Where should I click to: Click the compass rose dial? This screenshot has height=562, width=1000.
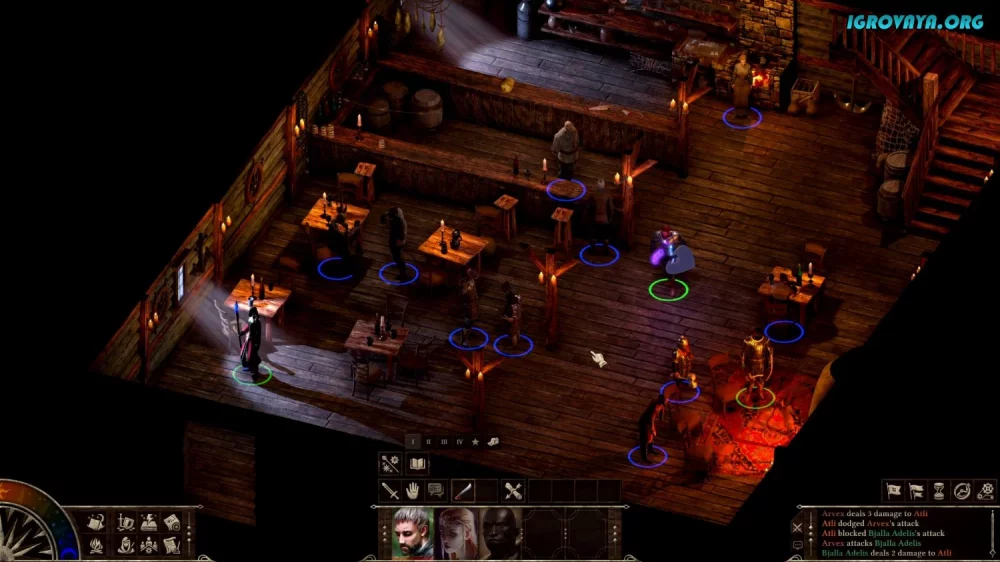click(x=30, y=530)
